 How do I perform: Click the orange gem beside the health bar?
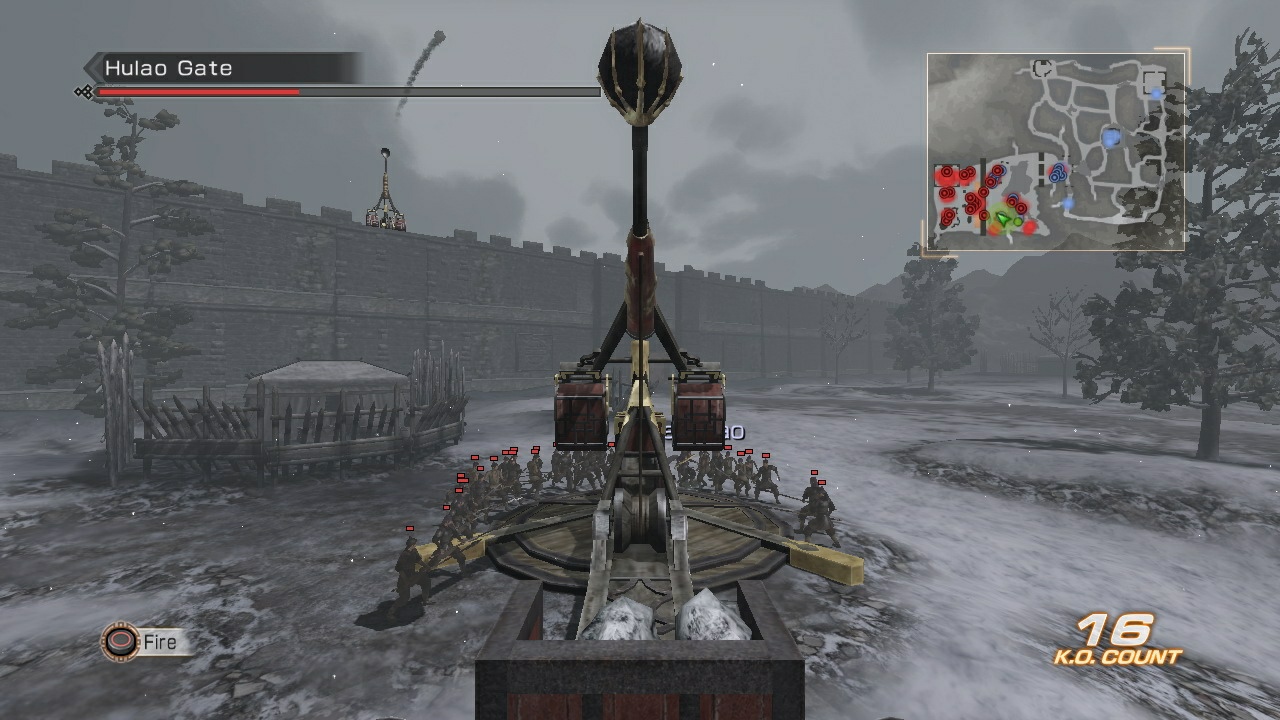tap(83, 93)
